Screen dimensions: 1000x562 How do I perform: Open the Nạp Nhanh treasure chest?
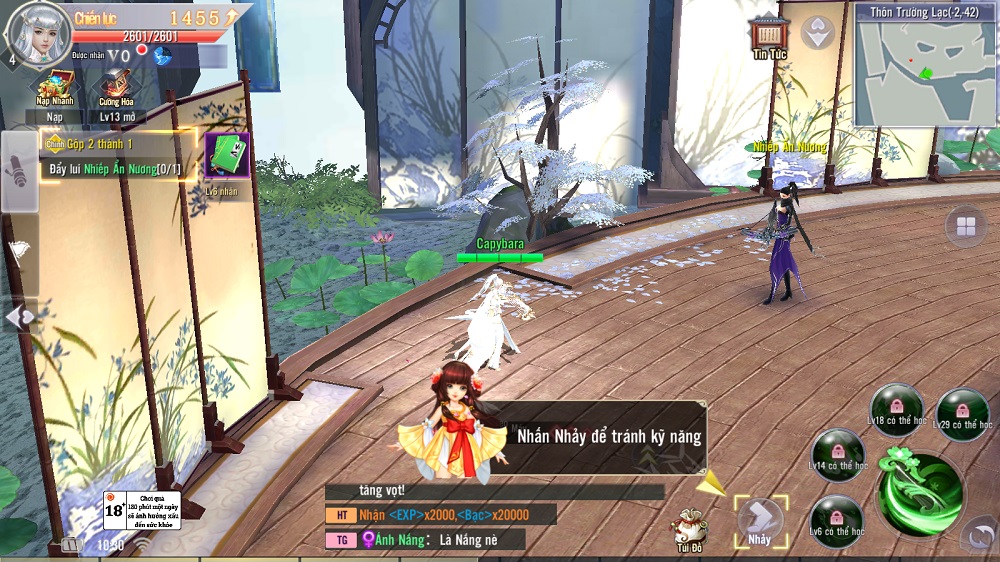(x=55, y=87)
